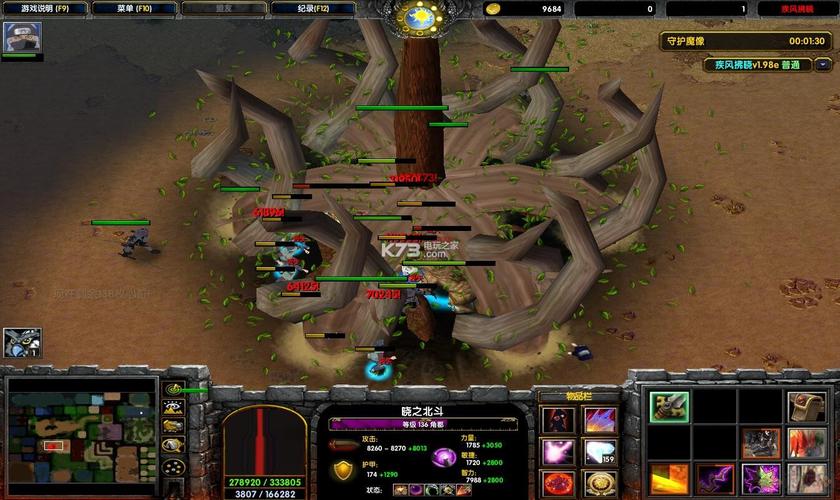
Task: Use the purple glowing orb inventory item
Action: pyautogui.click(x=556, y=452)
